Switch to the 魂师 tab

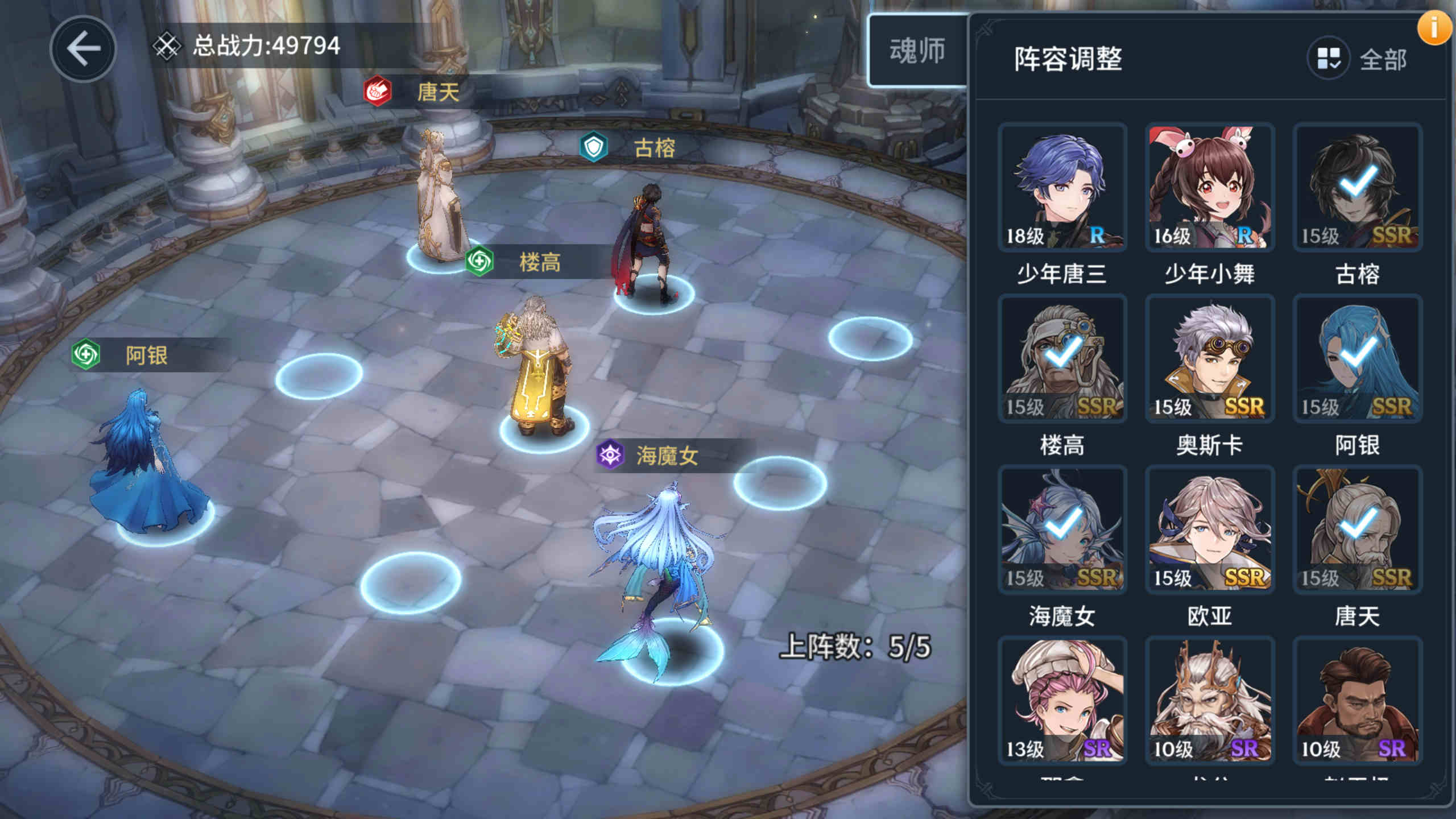coord(917,51)
